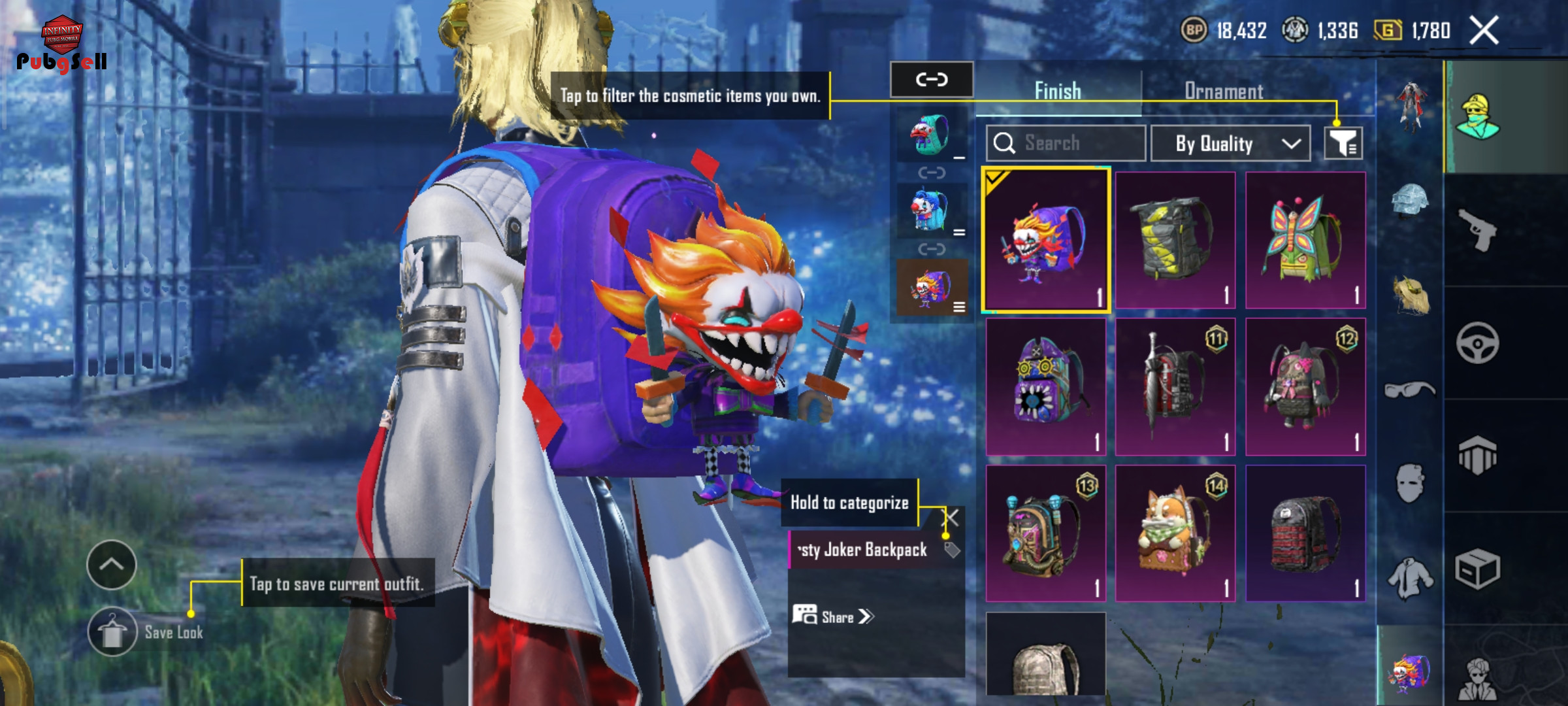Close the Joker Backpack info popup

coord(952,518)
